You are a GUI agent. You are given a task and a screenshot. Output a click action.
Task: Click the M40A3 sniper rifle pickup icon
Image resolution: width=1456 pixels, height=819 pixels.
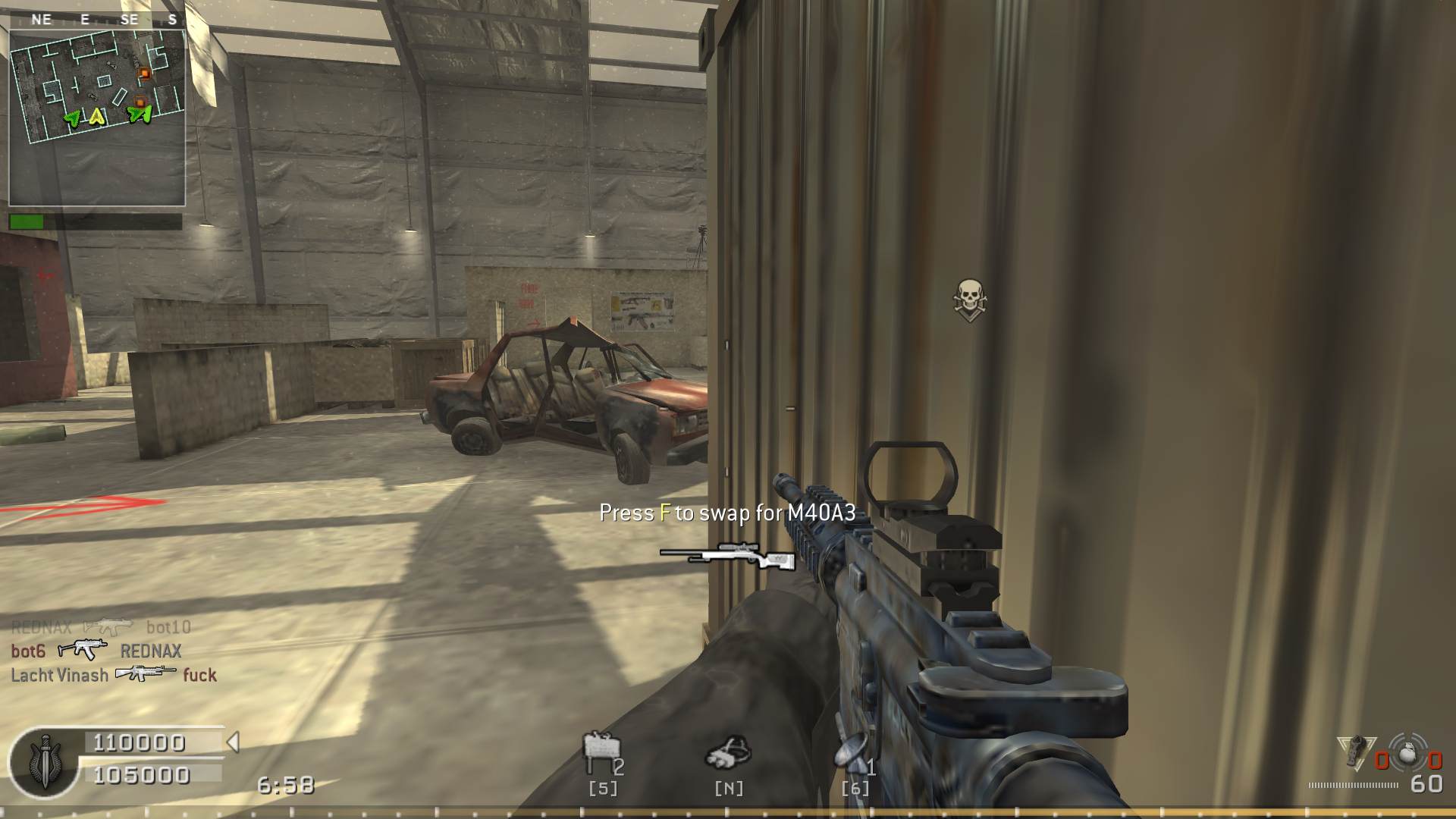pos(728,556)
